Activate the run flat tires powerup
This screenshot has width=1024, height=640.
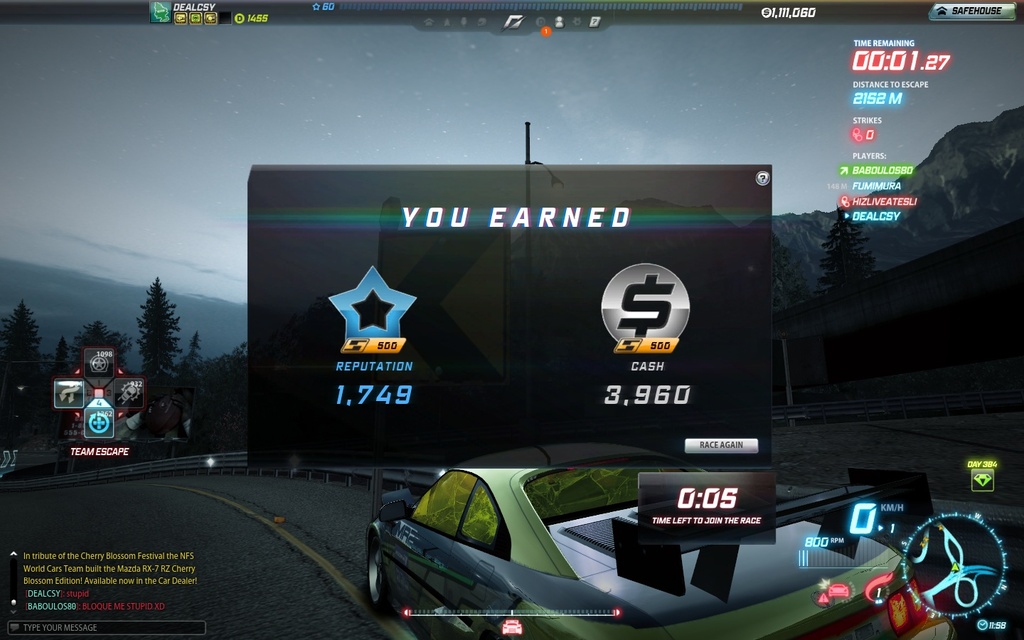(98, 362)
